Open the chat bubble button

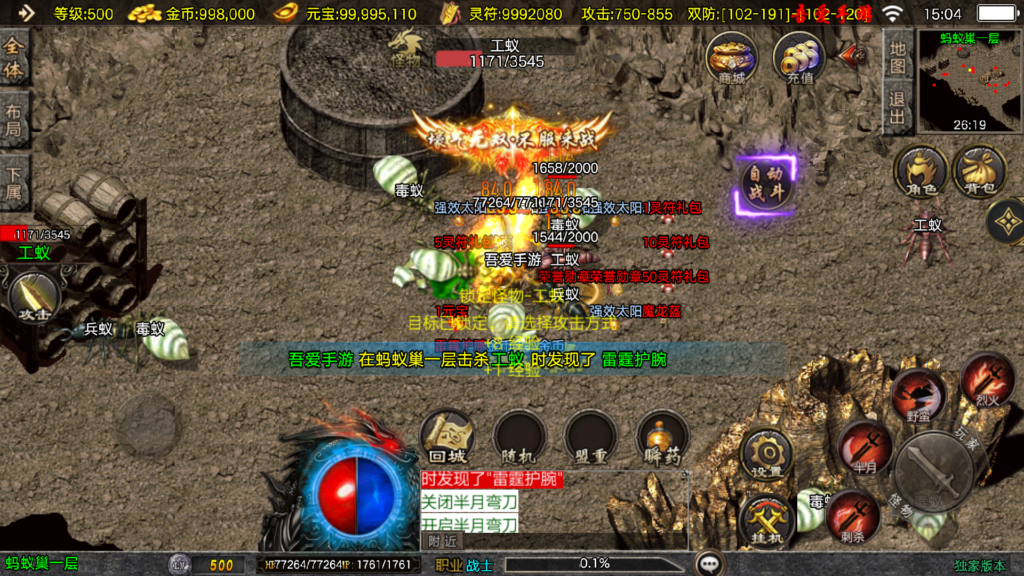709,564
